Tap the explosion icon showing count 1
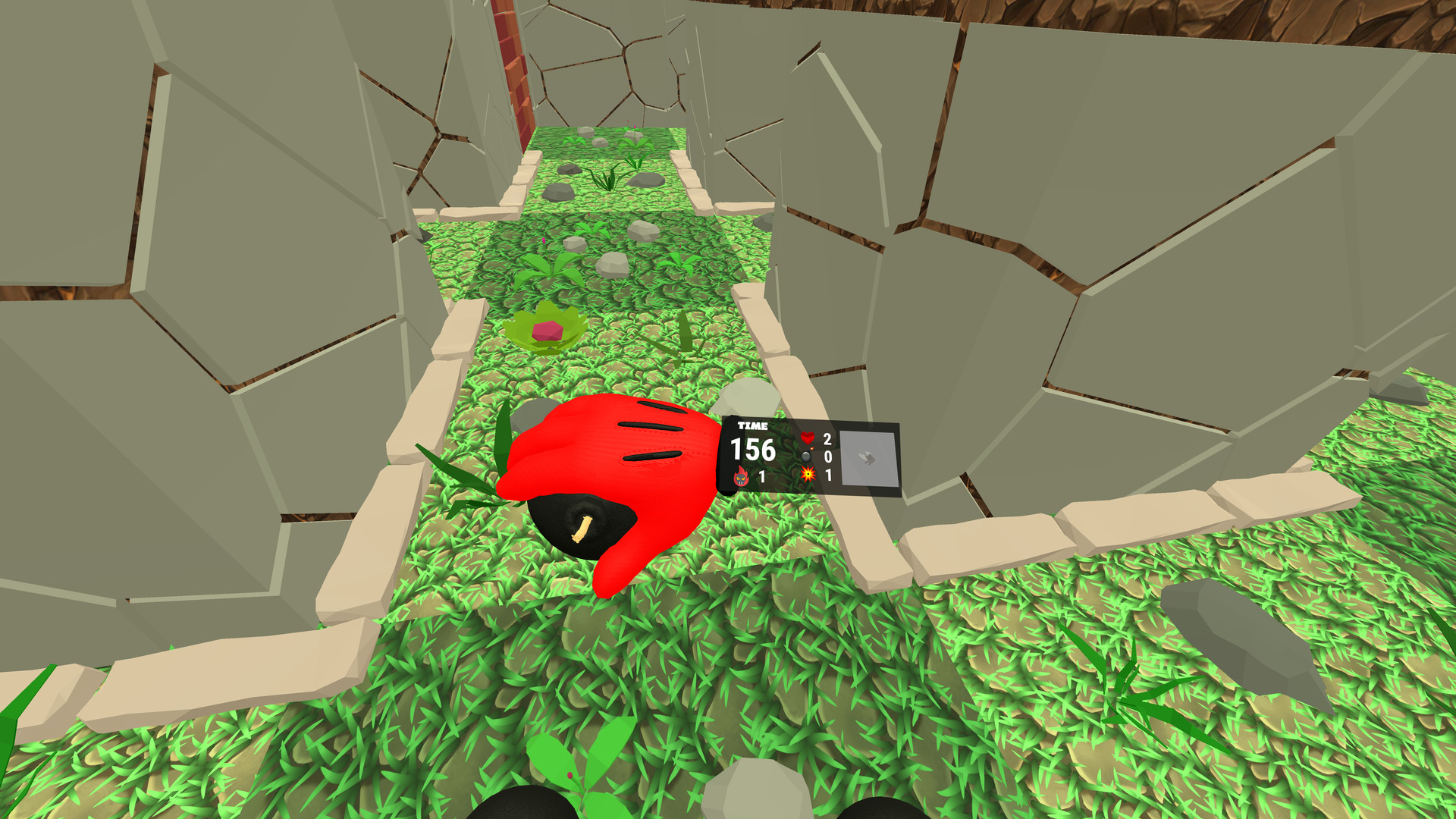1456x819 pixels. pyautogui.click(x=808, y=475)
